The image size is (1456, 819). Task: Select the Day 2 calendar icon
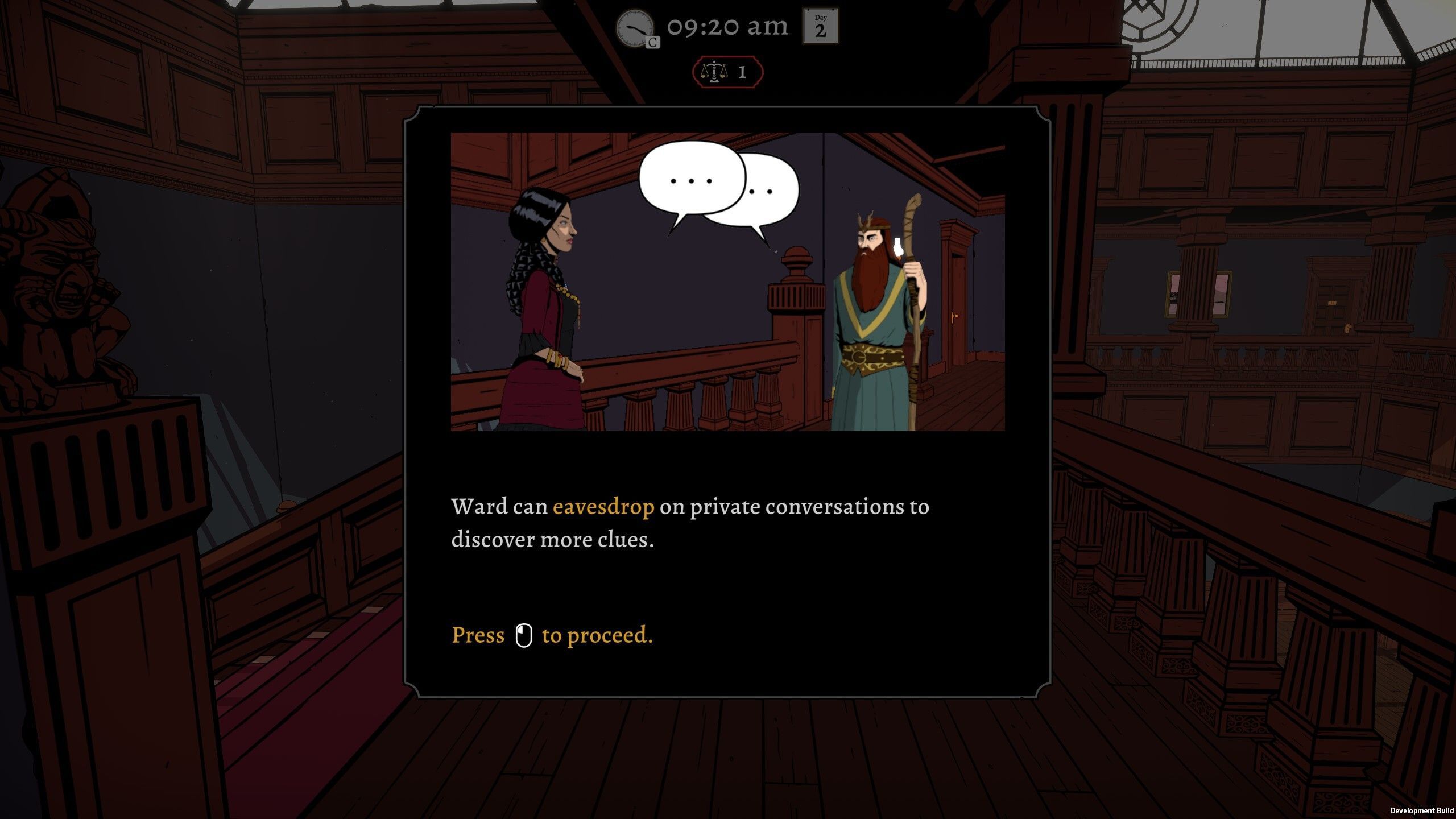(x=820, y=26)
